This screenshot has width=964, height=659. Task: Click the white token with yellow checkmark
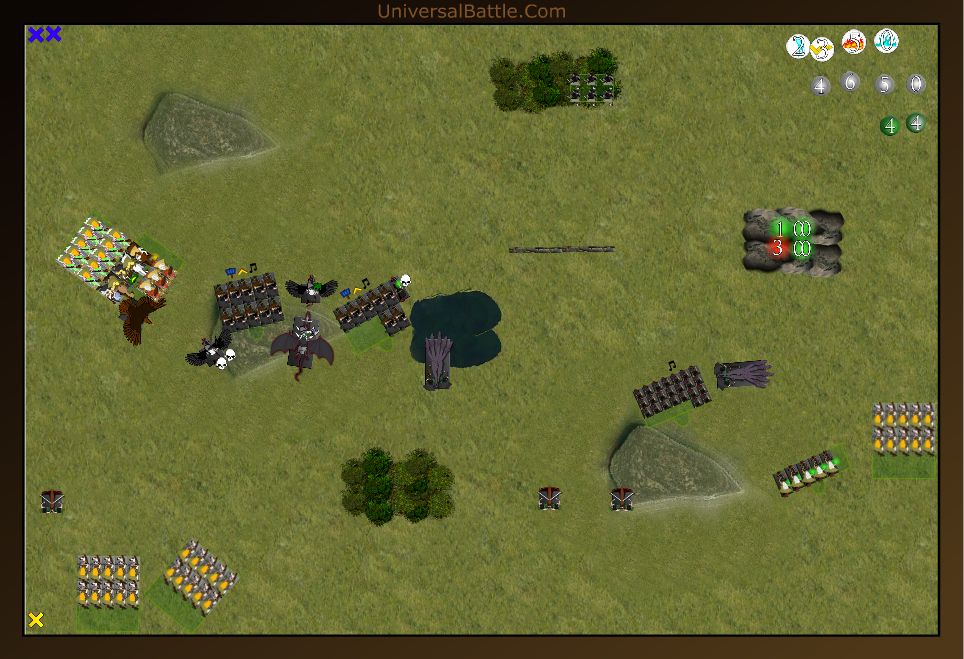823,49
